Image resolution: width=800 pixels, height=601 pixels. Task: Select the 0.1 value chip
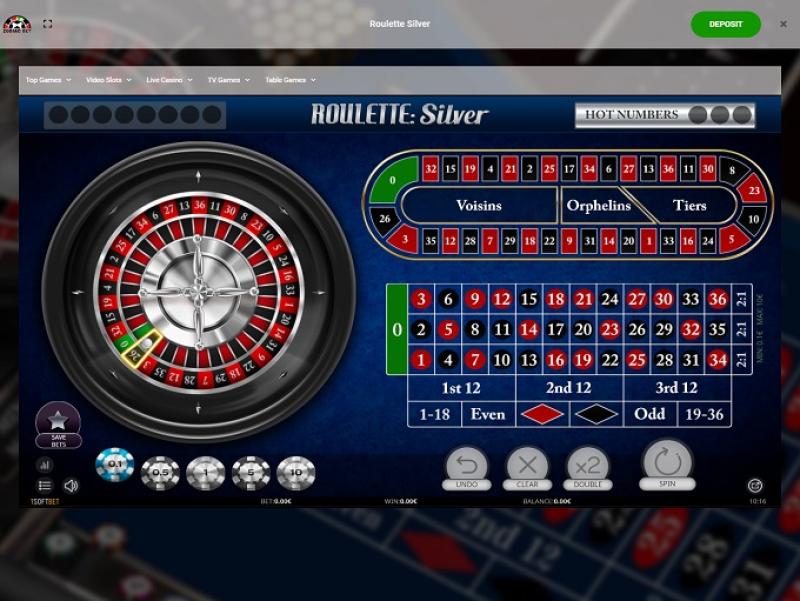115,465
